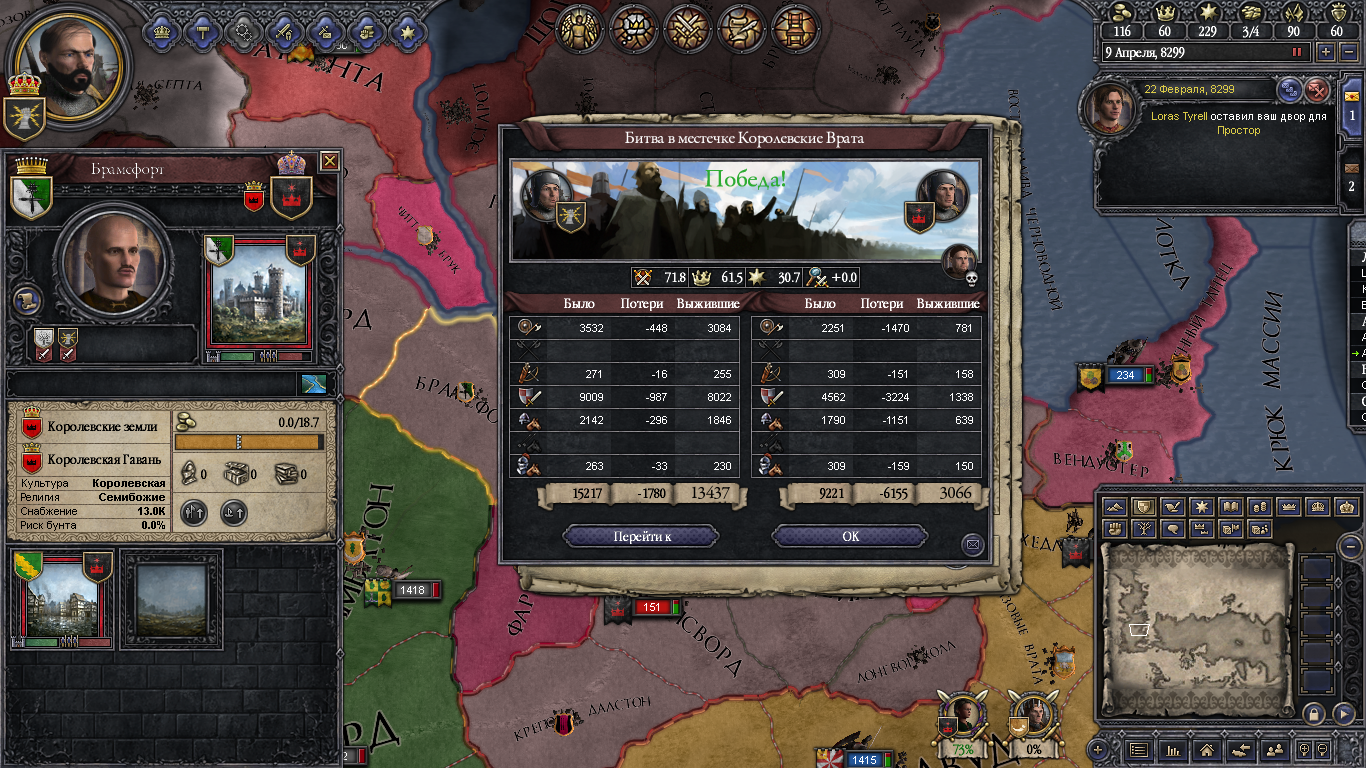Open the crown-icon realm tab
This screenshot has width=1366, height=768.
162,31
